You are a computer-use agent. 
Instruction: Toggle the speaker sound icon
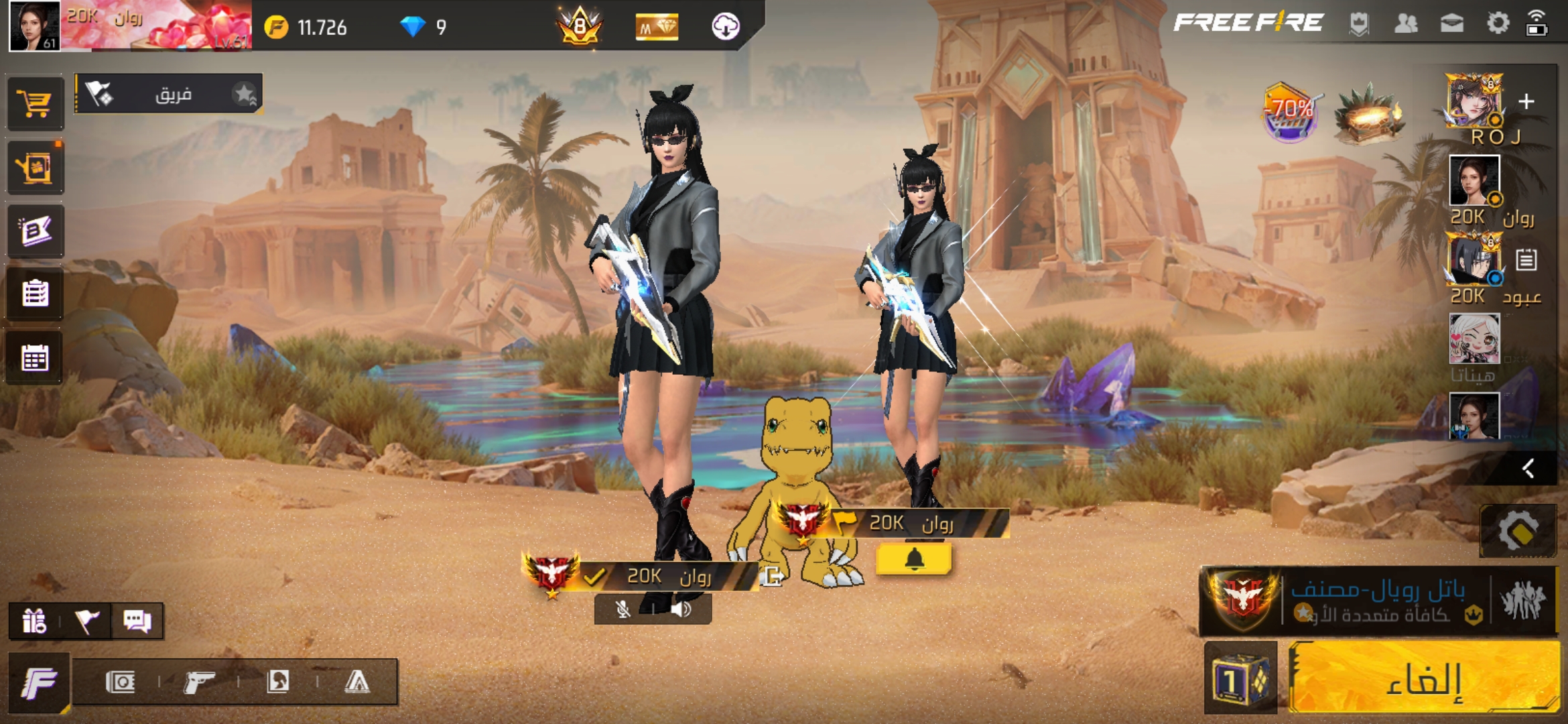point(681,609)
